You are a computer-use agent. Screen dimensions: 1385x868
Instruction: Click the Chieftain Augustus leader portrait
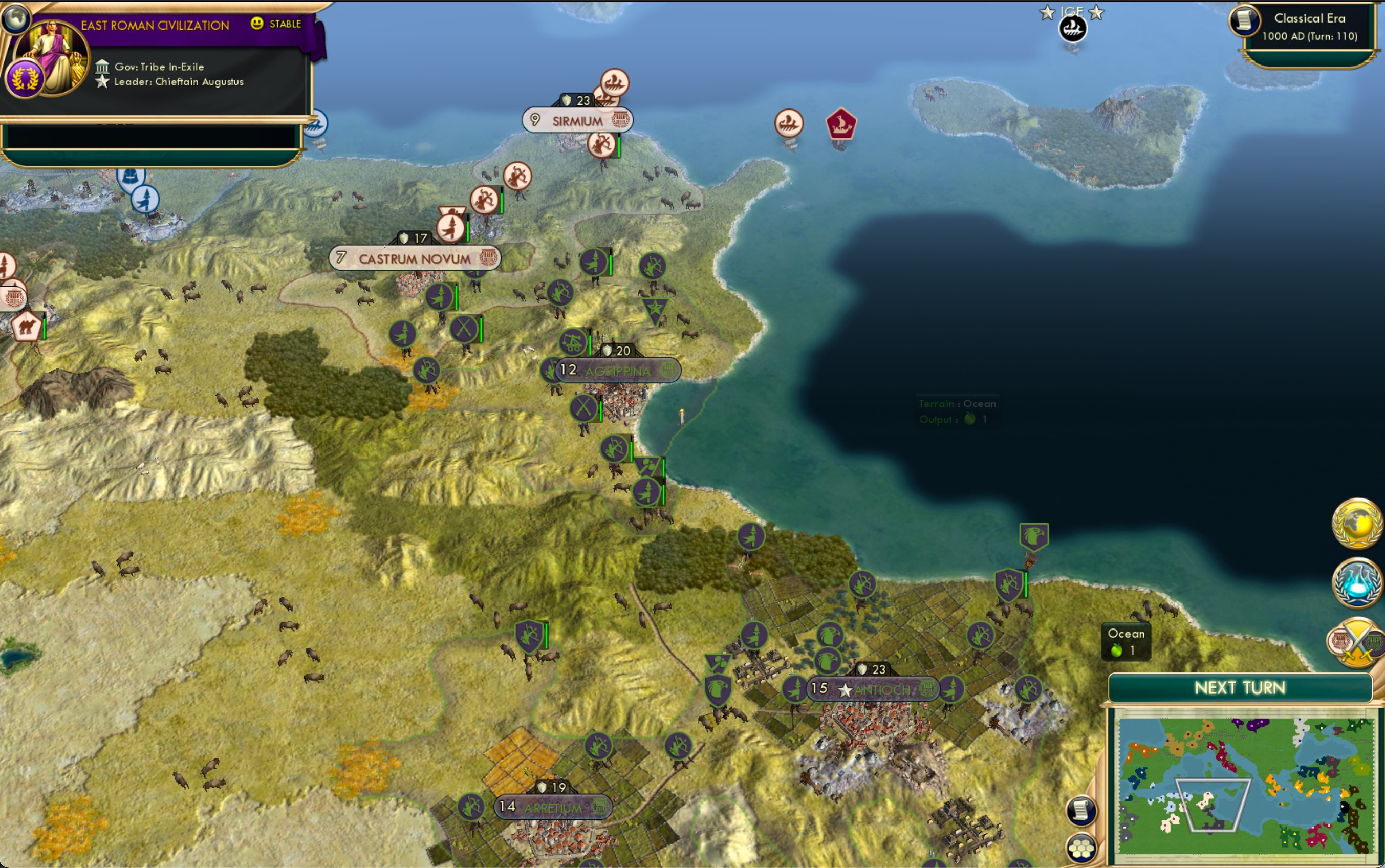pos(52,55)
